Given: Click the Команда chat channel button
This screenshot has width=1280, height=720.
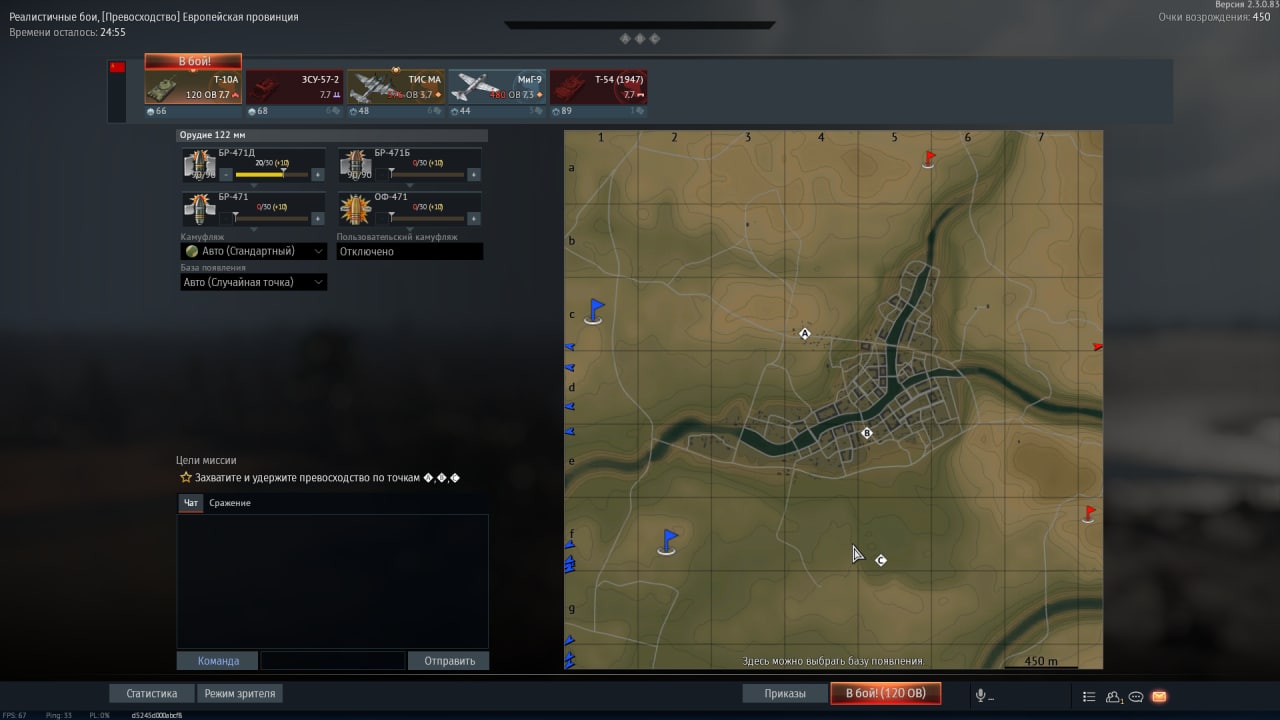Looking at the screenshot, I should tap(217, 661).
